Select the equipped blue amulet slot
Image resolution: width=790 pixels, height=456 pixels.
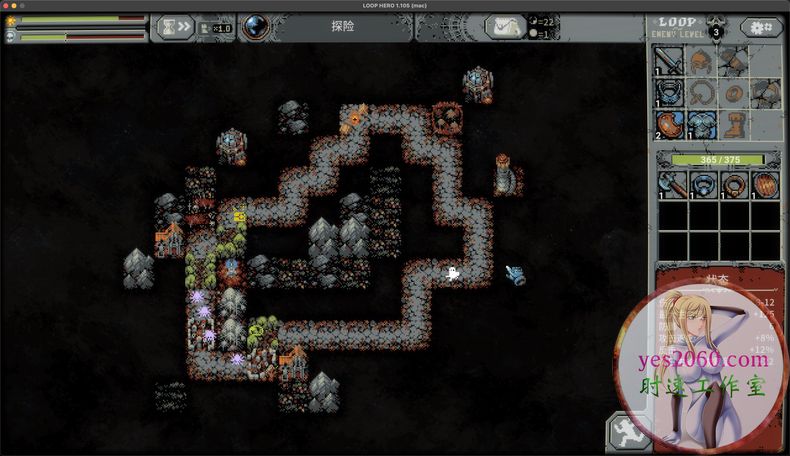[x=669, y=93]
